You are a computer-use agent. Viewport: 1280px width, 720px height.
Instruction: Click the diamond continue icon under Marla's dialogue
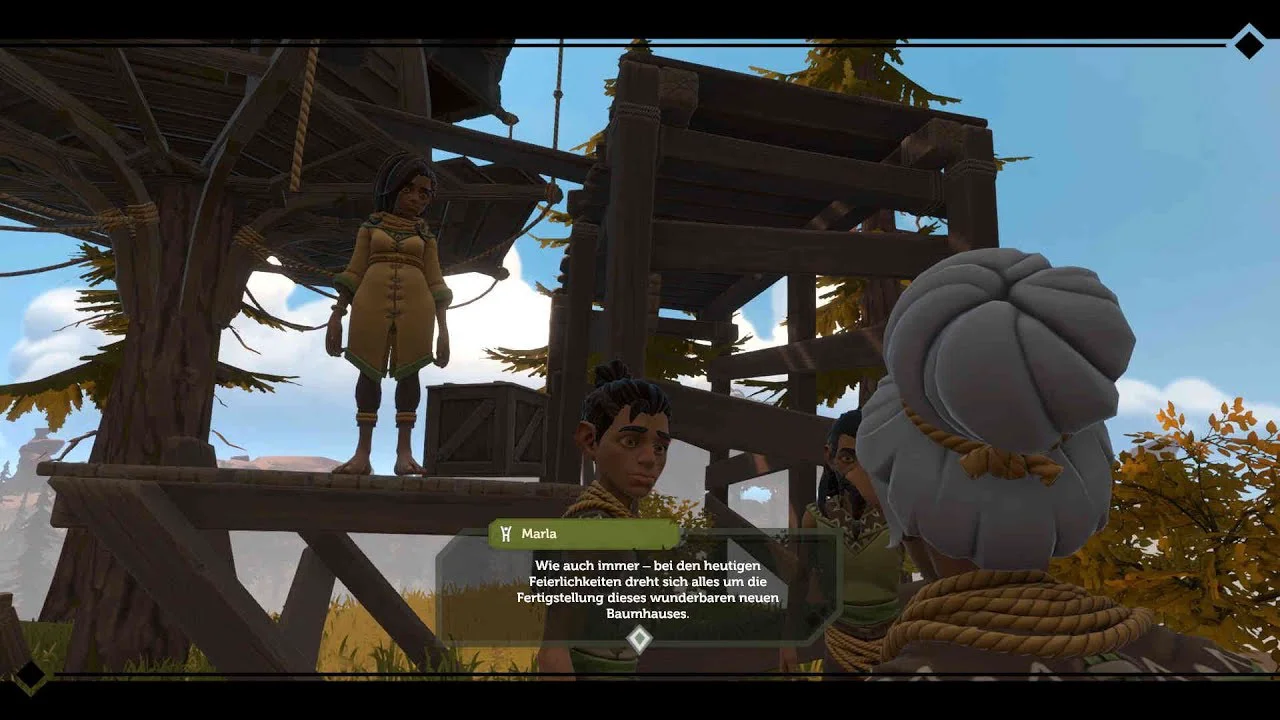[639, 639]
